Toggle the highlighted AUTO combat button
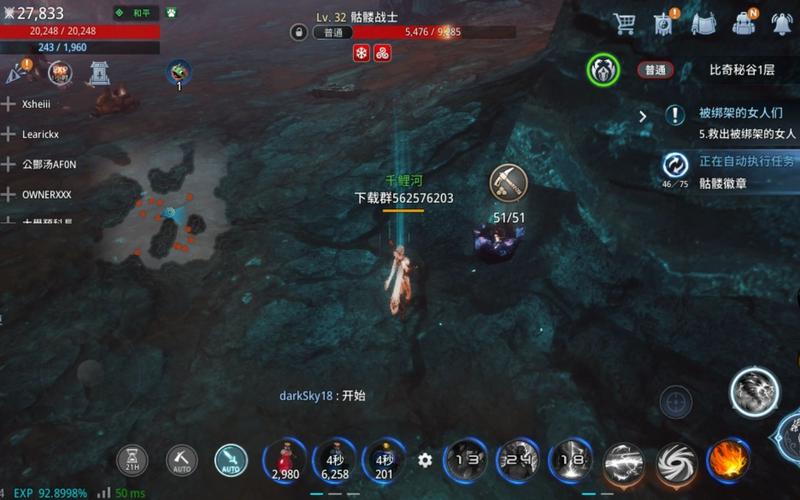 pos(231,461)
